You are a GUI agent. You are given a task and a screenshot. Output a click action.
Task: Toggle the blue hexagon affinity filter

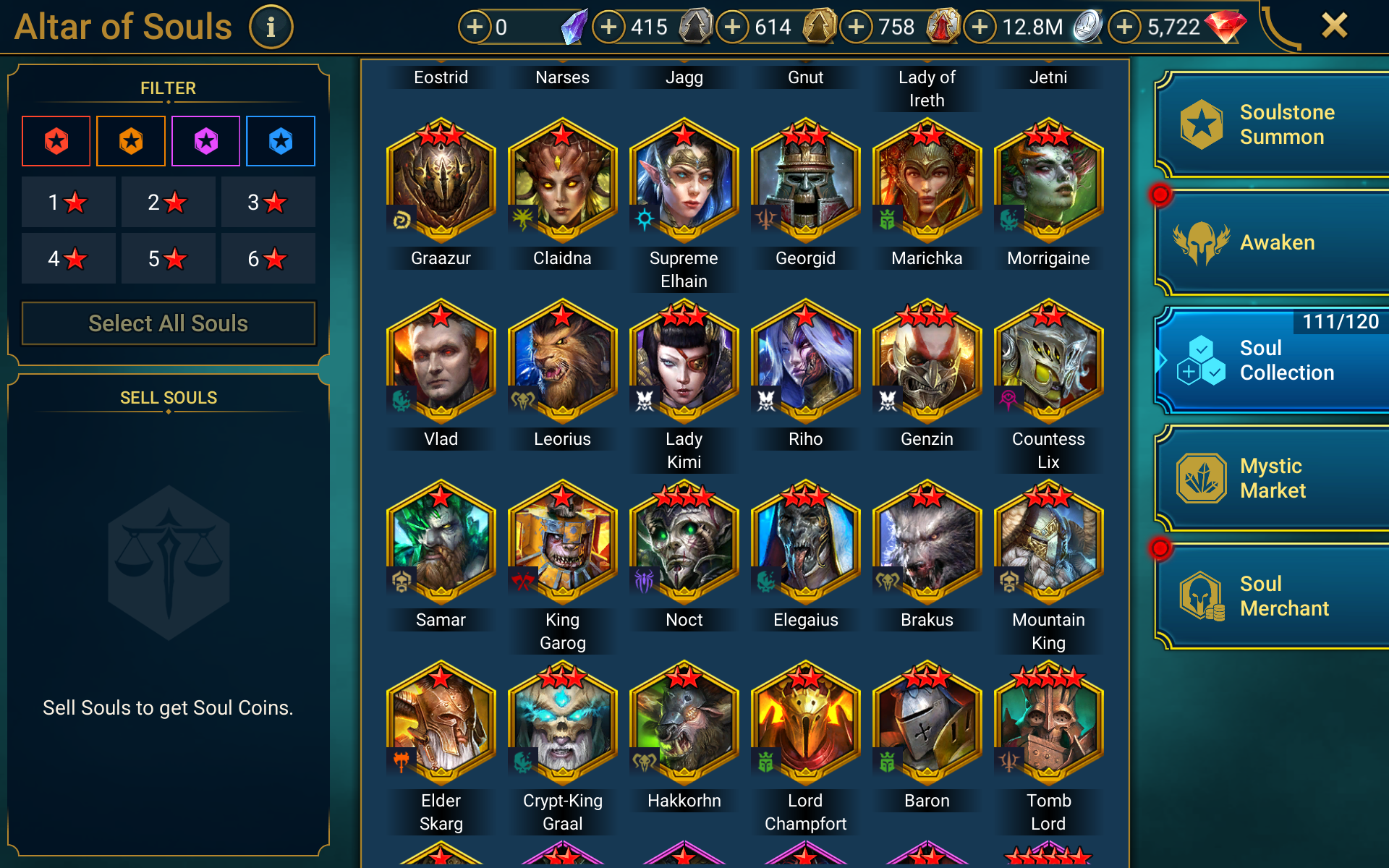(x=281, y=141)
